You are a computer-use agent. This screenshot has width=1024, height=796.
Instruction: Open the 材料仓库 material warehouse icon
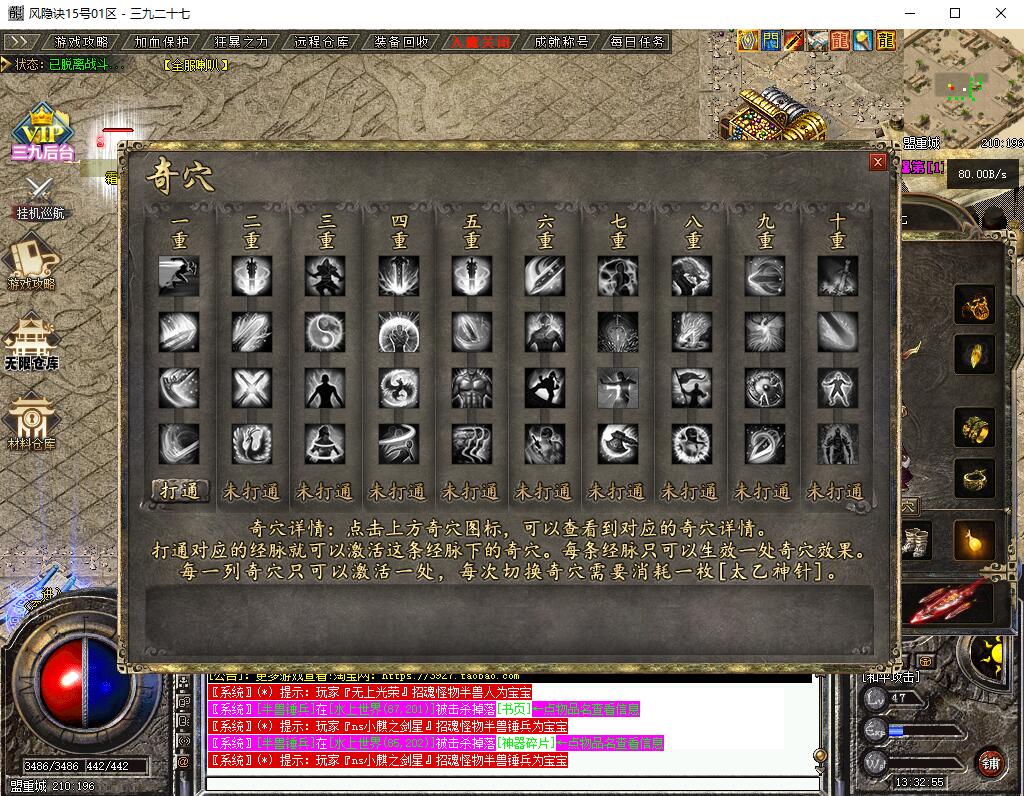pos(32,420)
